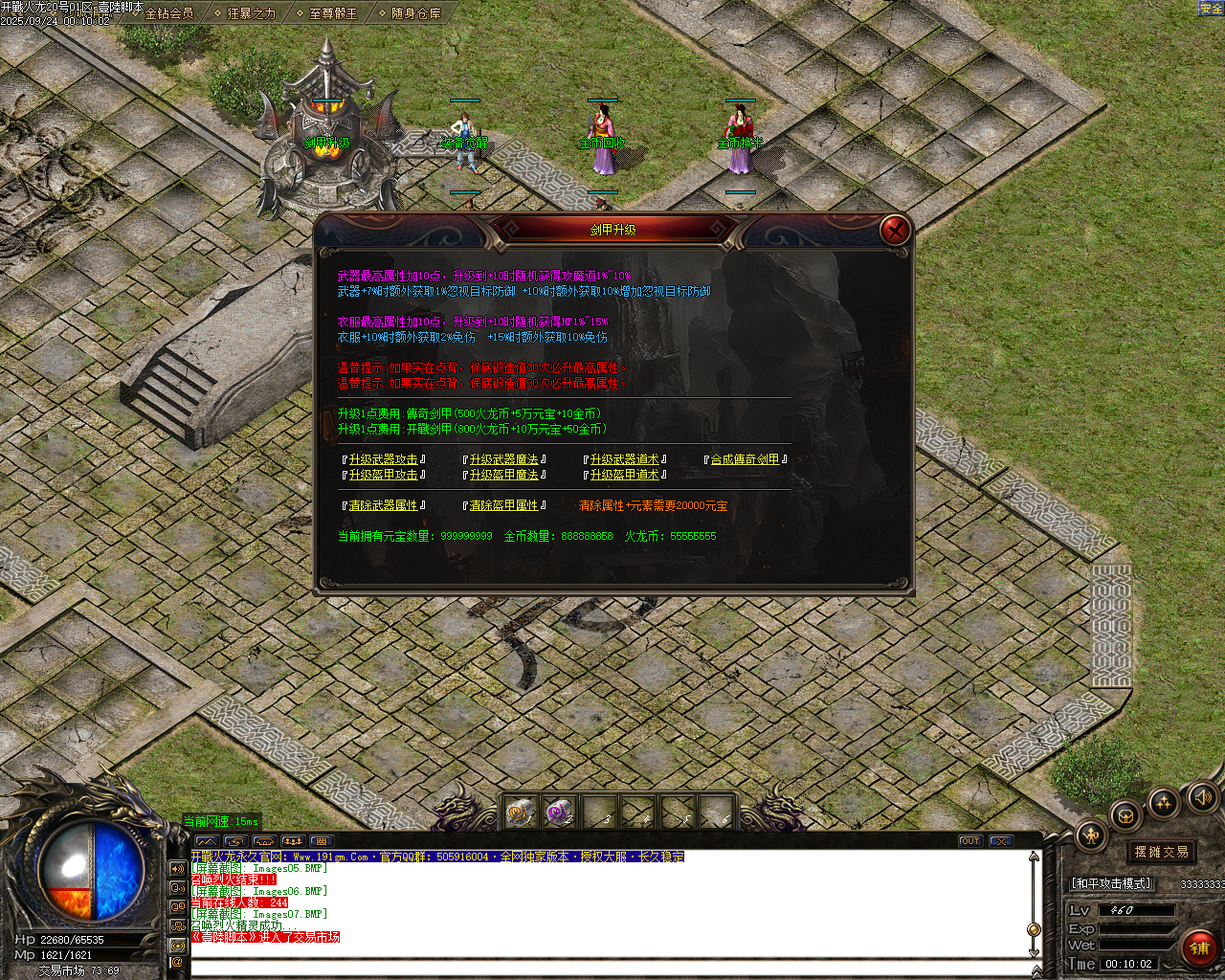Toggle the 和平攻击模式 attack mode
Viewport: 1225px width, 980px height.
click(x=1111, y=883)
